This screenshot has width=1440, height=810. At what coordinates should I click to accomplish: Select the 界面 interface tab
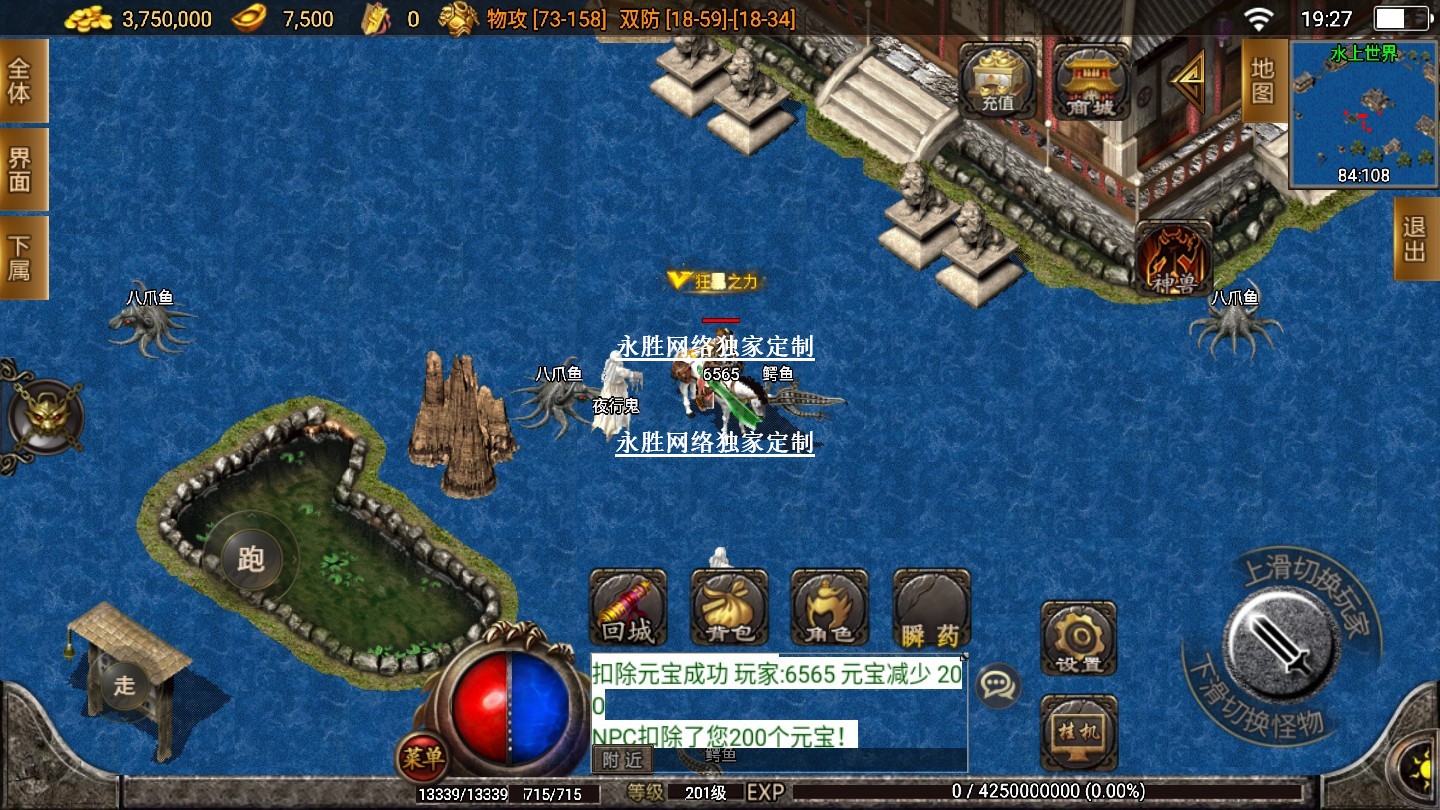tap(21, 169)
